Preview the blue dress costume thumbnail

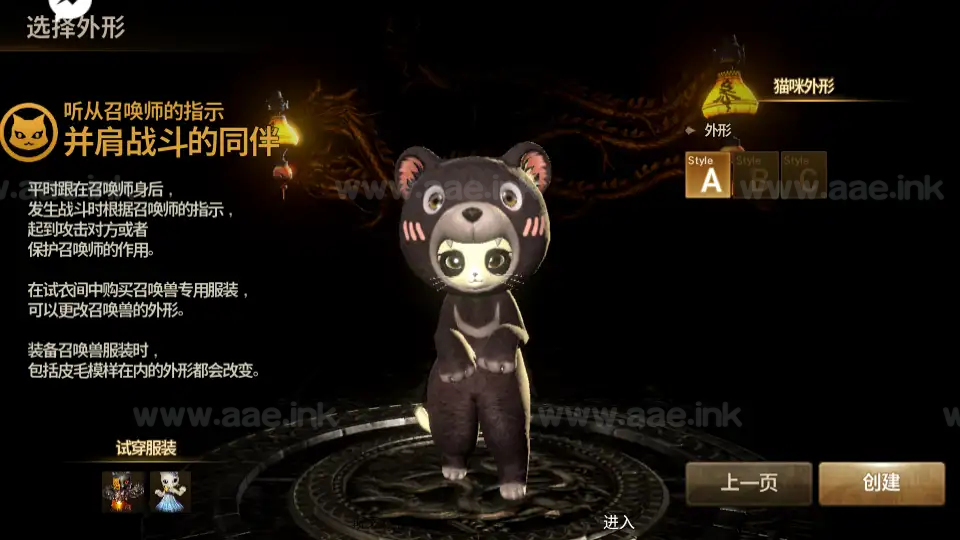(x=170, y=491)
